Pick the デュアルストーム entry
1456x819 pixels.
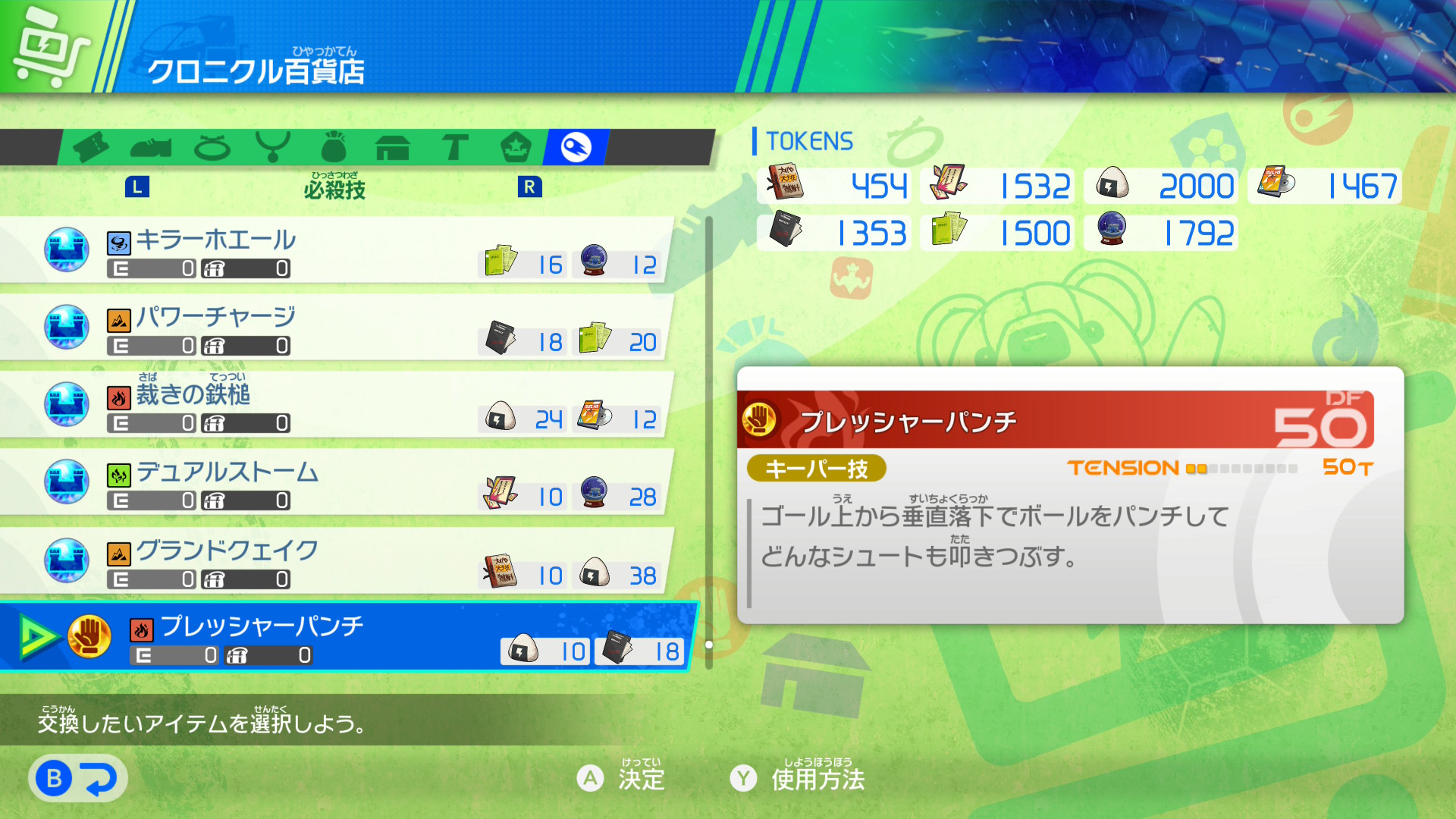click(x=334, y=483)
